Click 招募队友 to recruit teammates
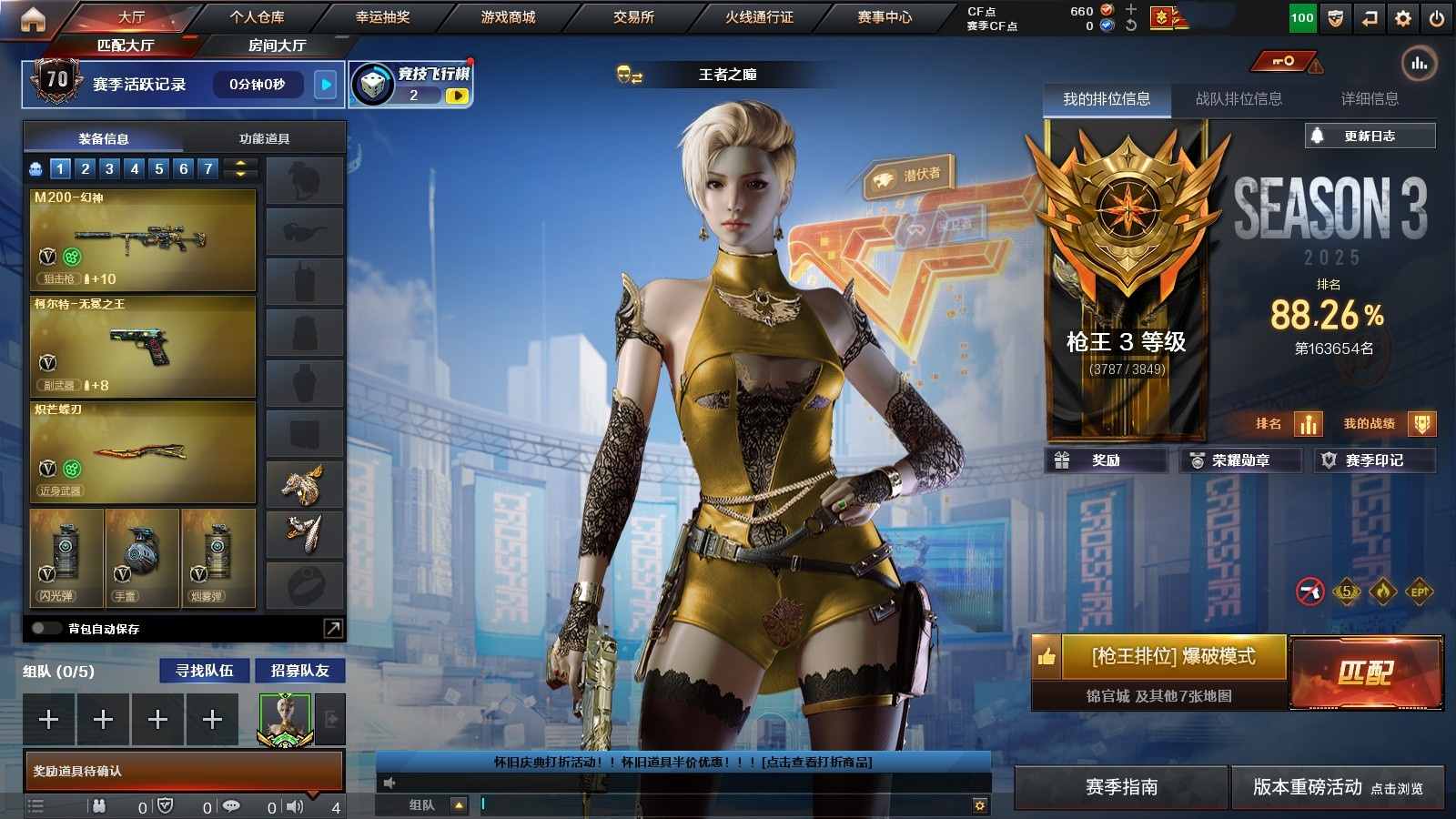The image size is (1456, 819). 299,671
